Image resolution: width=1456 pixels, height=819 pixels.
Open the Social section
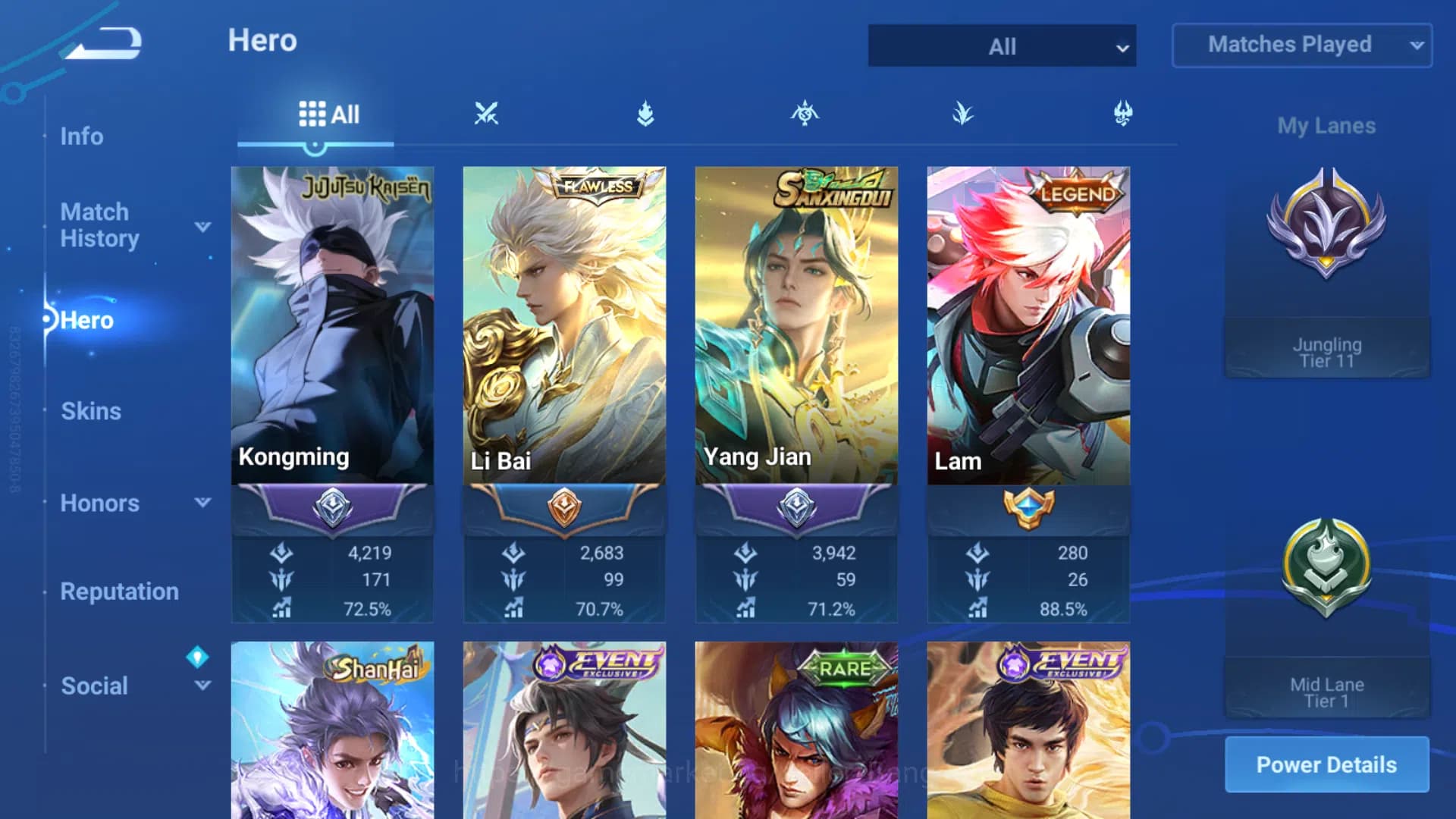pos(94,686)
